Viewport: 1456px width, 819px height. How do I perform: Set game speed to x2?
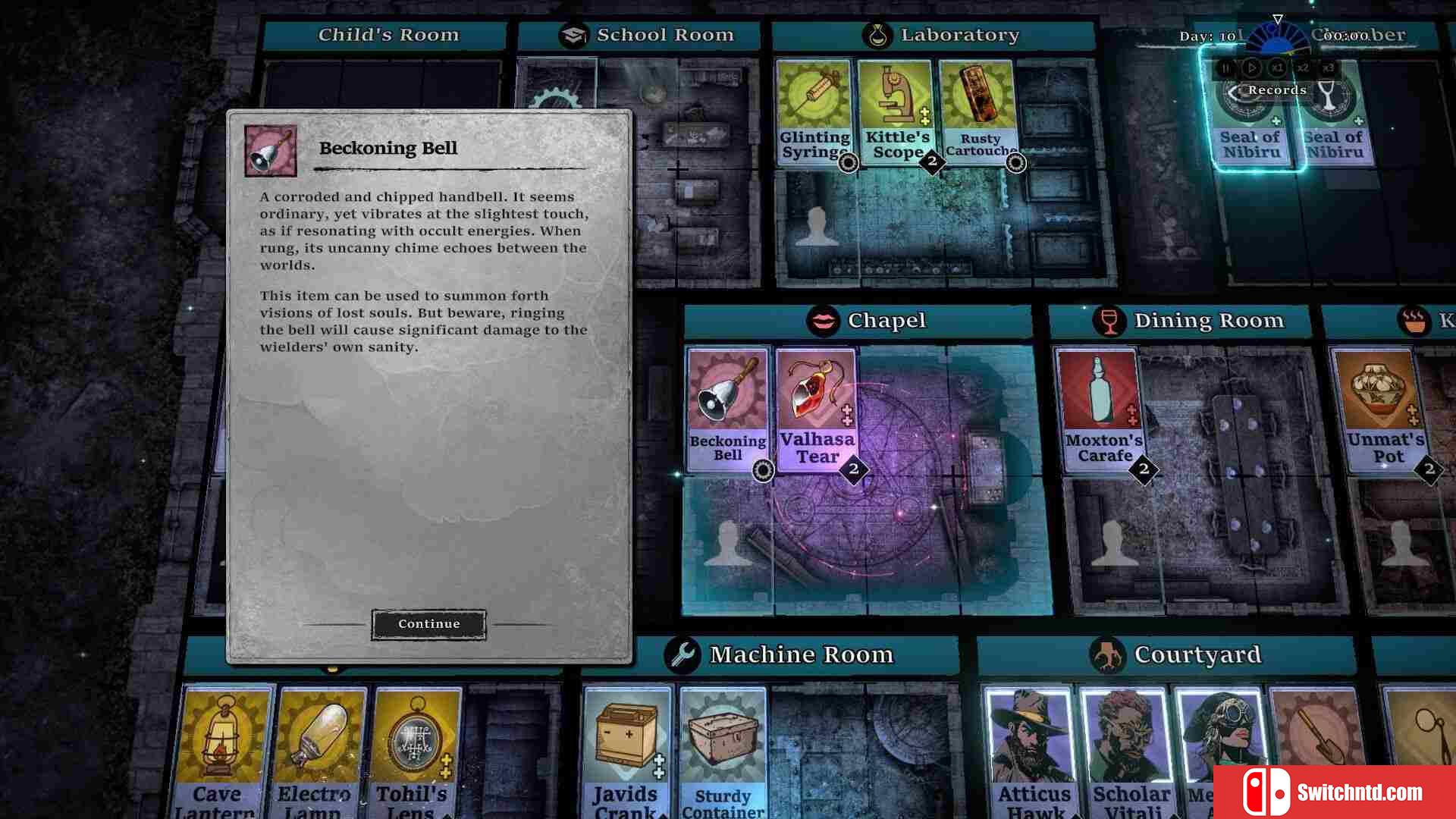point(1303,67)
